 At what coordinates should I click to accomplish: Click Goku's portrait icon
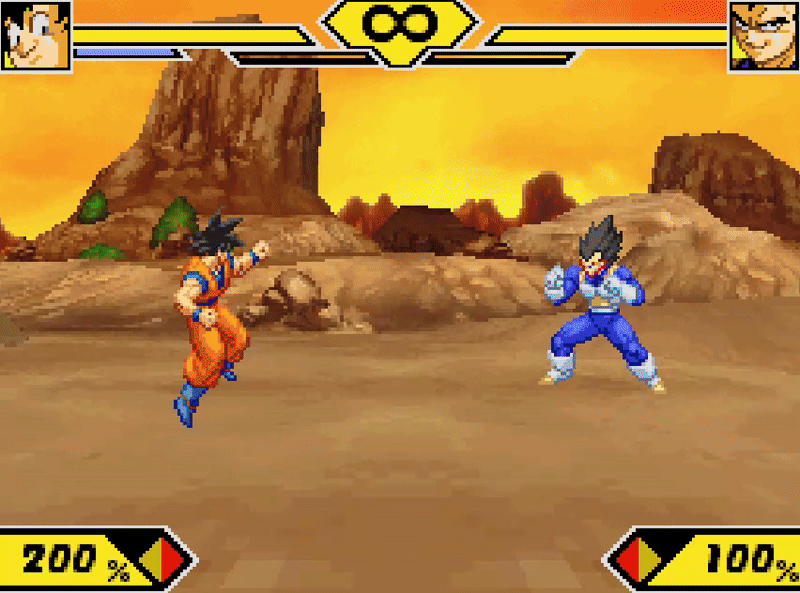pyautogui.click(x=36, y=35)
